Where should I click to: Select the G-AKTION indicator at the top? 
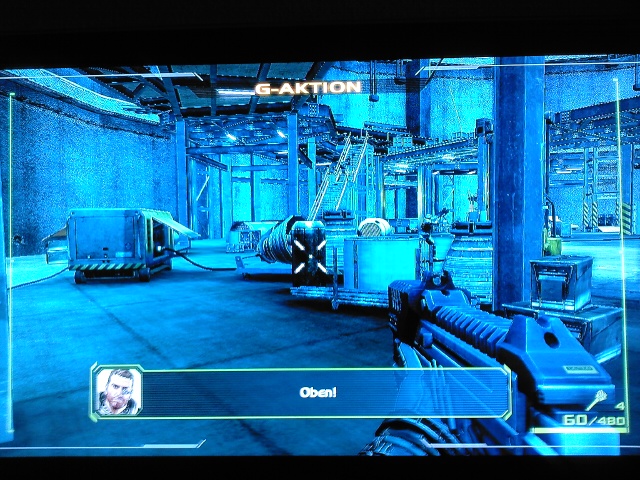coord(307,88)
